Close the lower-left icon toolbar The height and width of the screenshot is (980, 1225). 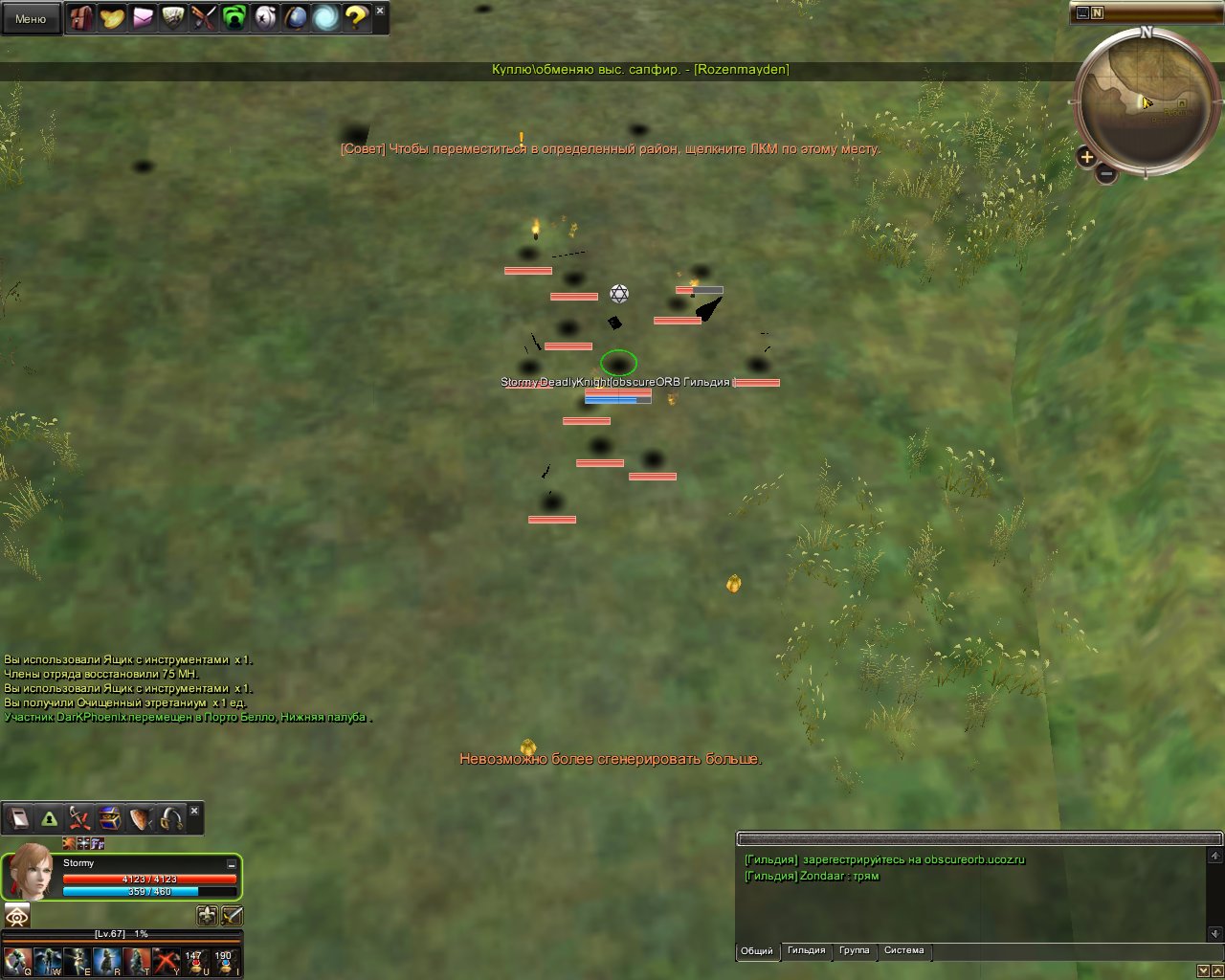(x=194, y=811)
